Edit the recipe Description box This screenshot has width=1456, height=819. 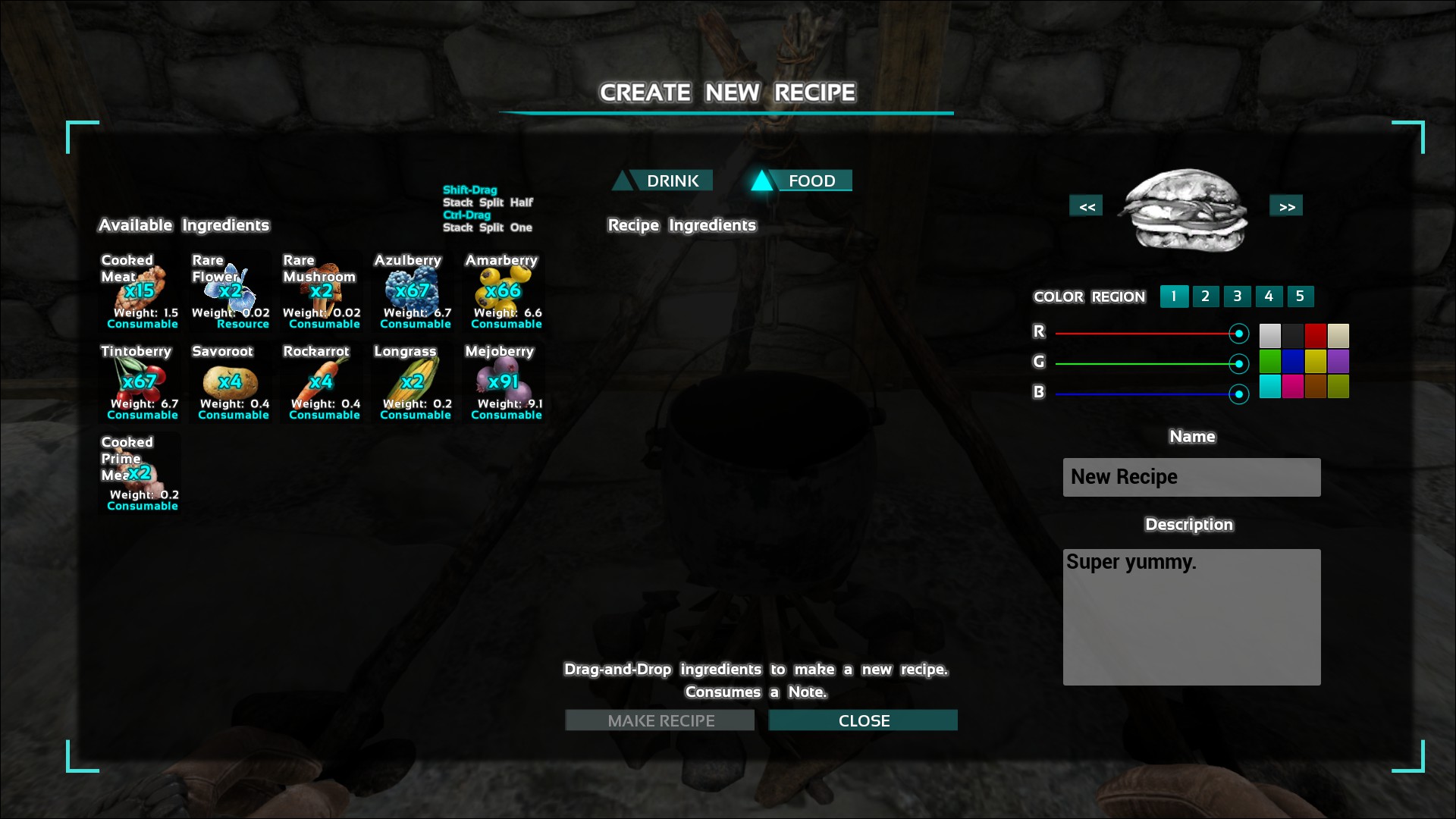(1191, 617)
